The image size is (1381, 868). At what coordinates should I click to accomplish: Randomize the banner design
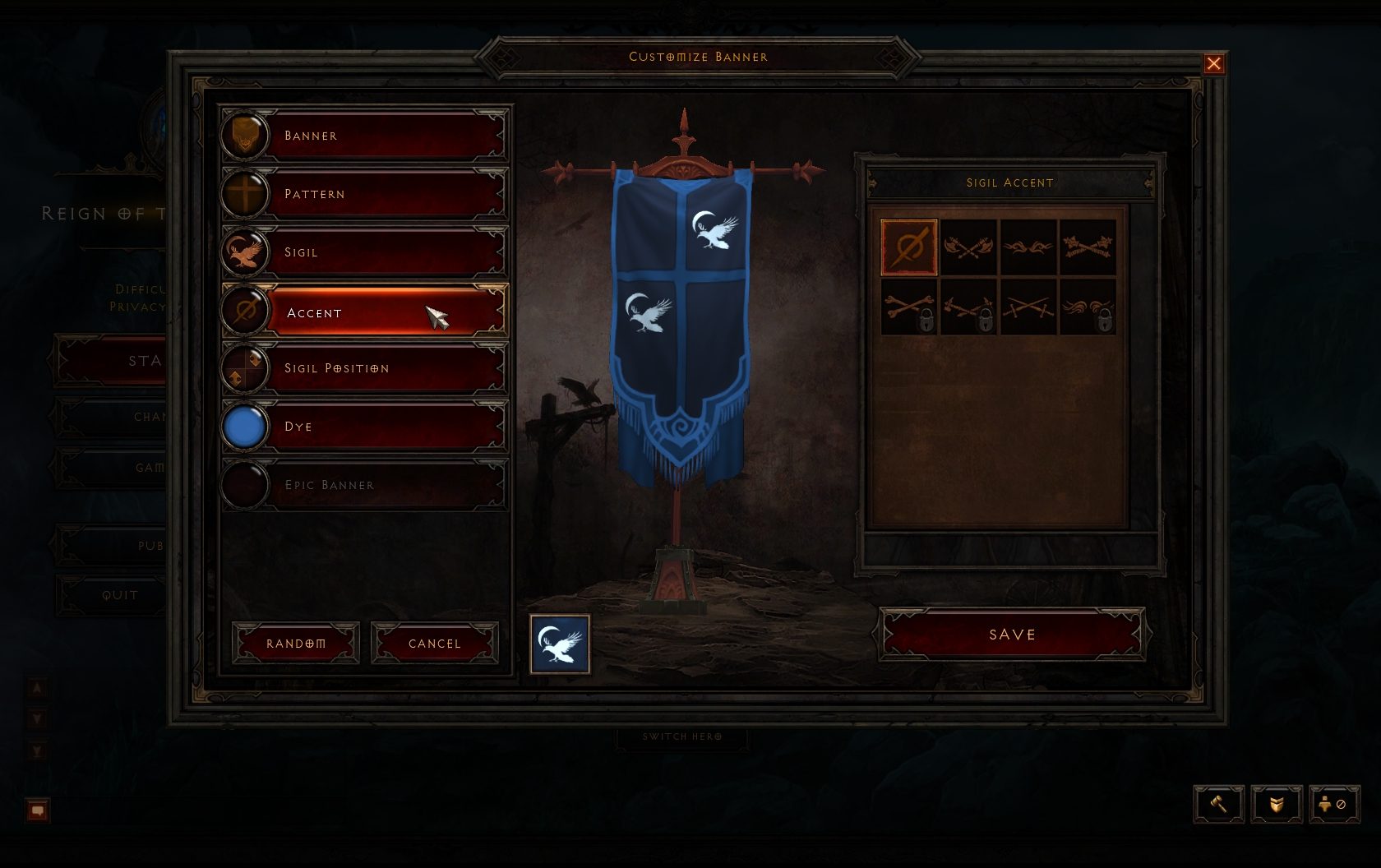click(296, 643)
